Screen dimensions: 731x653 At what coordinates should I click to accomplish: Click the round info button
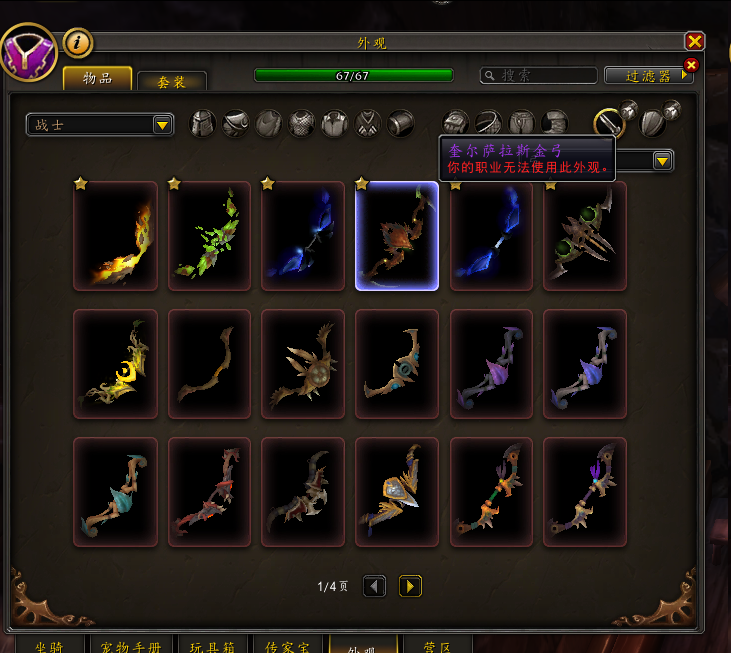pos(78,43)
